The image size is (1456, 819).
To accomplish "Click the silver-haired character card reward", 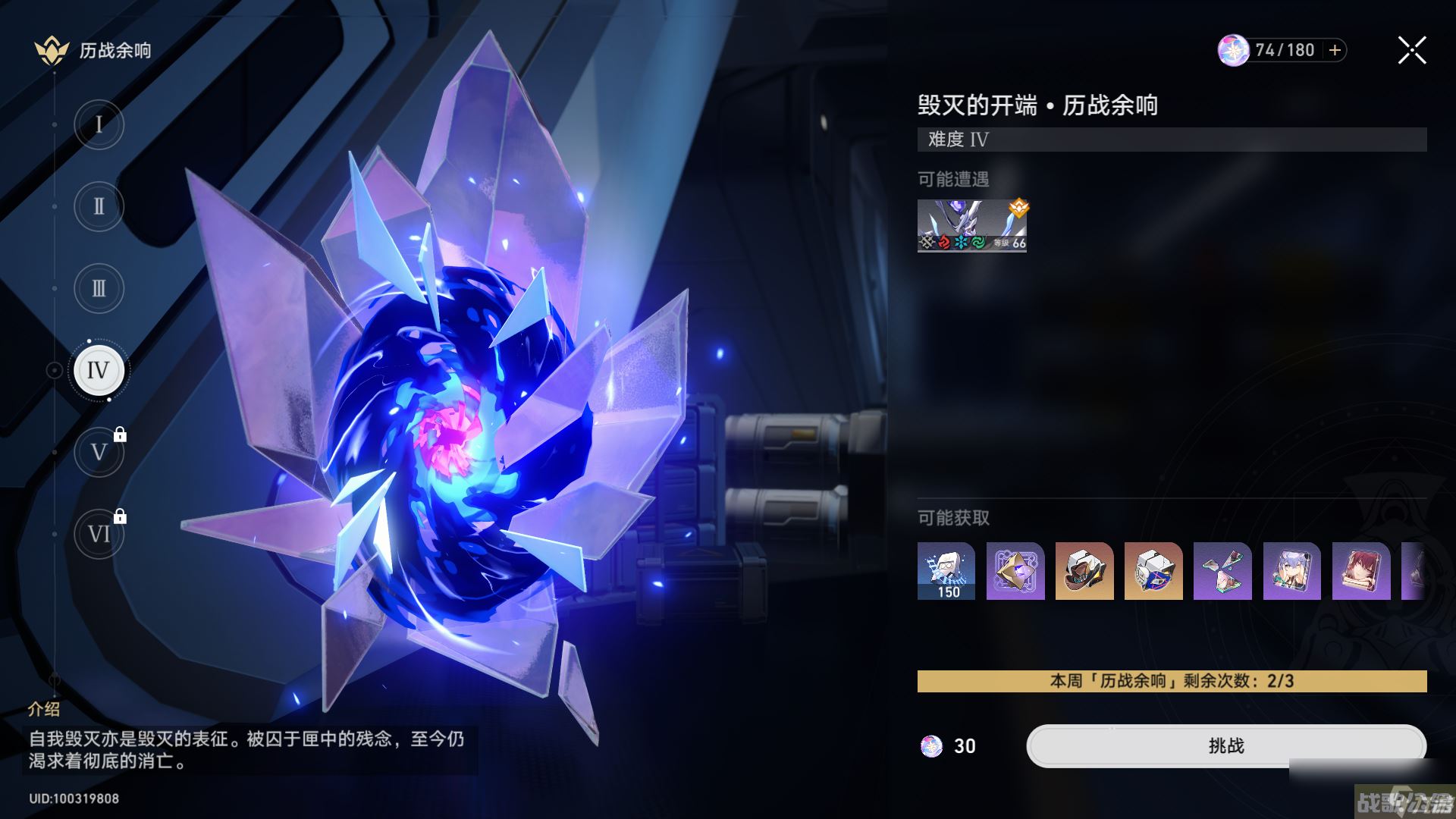I will point(1291,572).
